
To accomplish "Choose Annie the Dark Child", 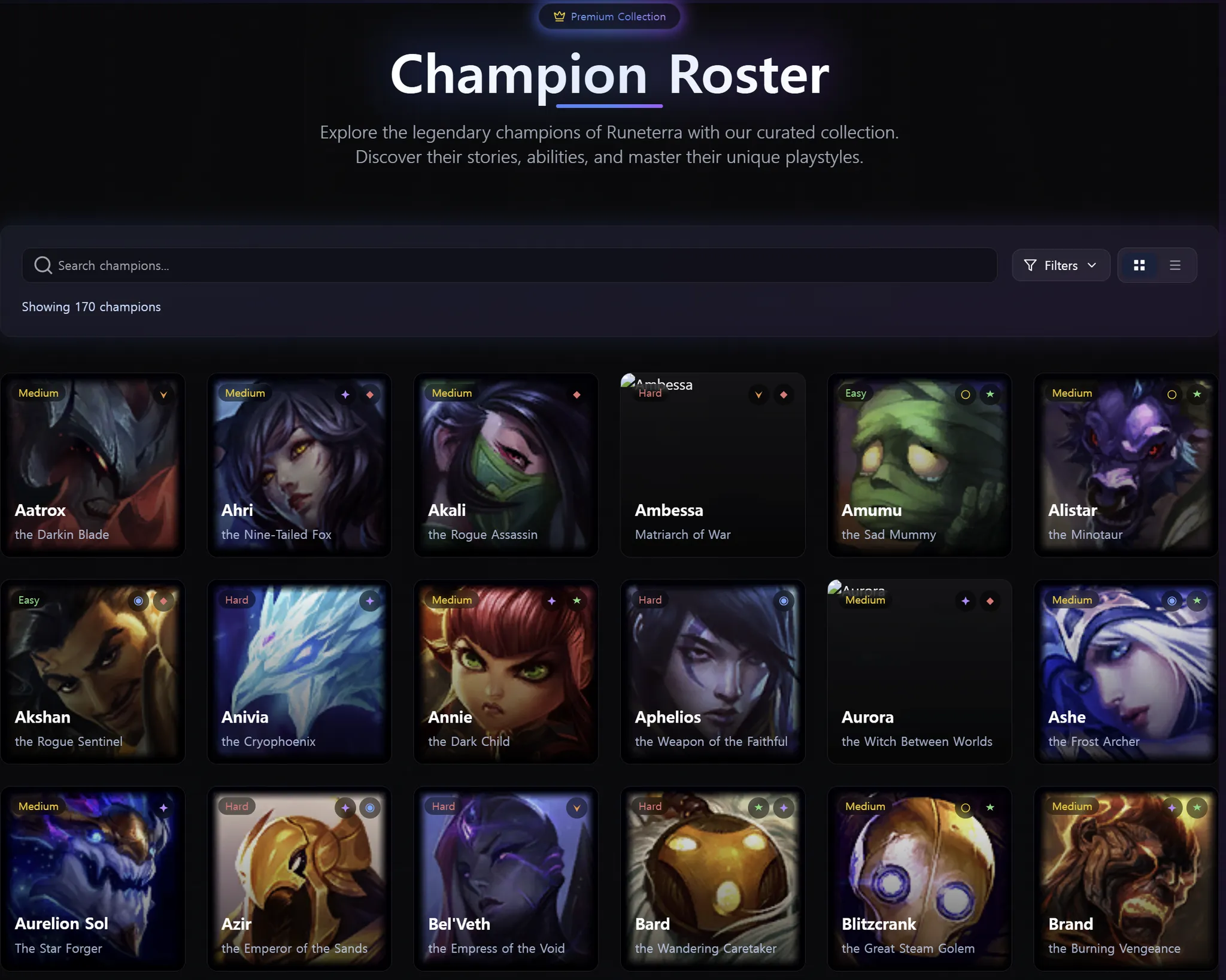I will (x=506, y=672).
